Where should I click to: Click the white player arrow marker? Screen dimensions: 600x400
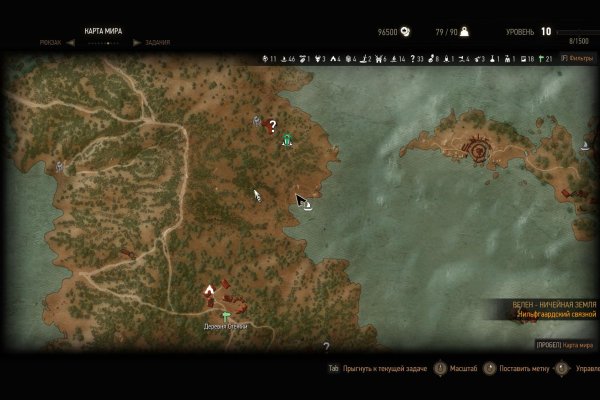[257, 195]
